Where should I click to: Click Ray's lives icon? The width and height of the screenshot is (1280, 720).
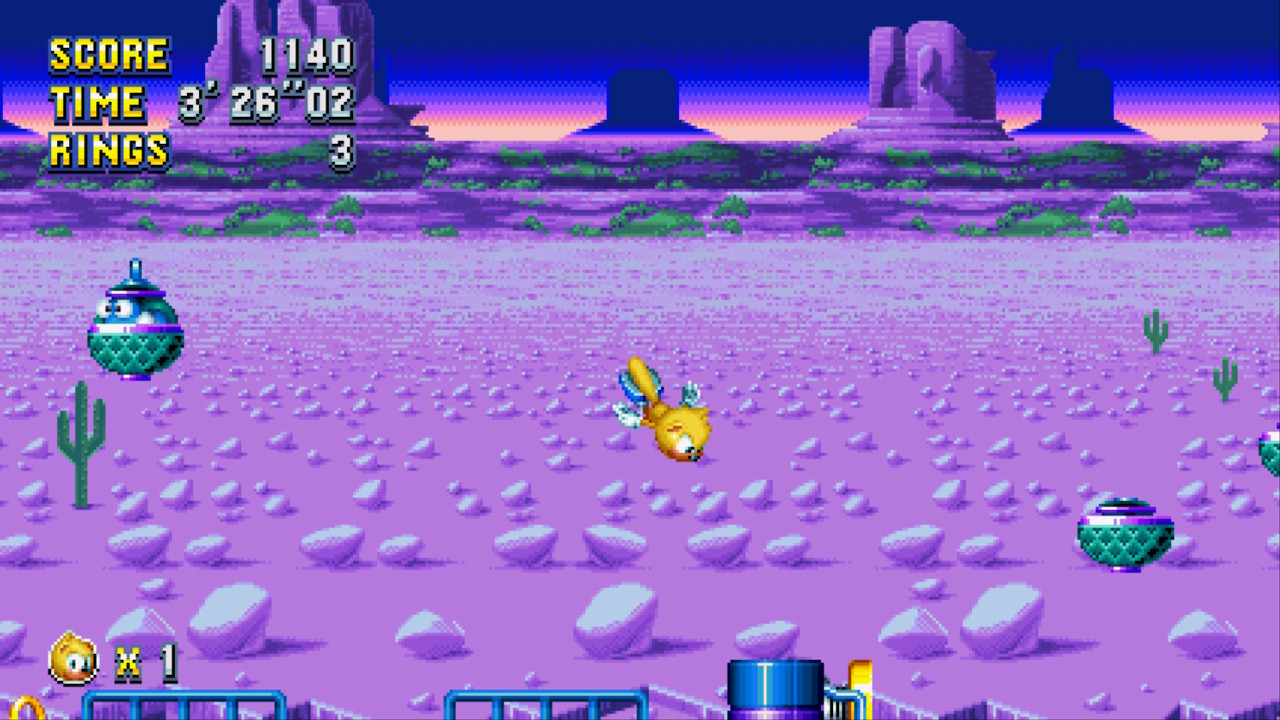click(x=75, y=659)
